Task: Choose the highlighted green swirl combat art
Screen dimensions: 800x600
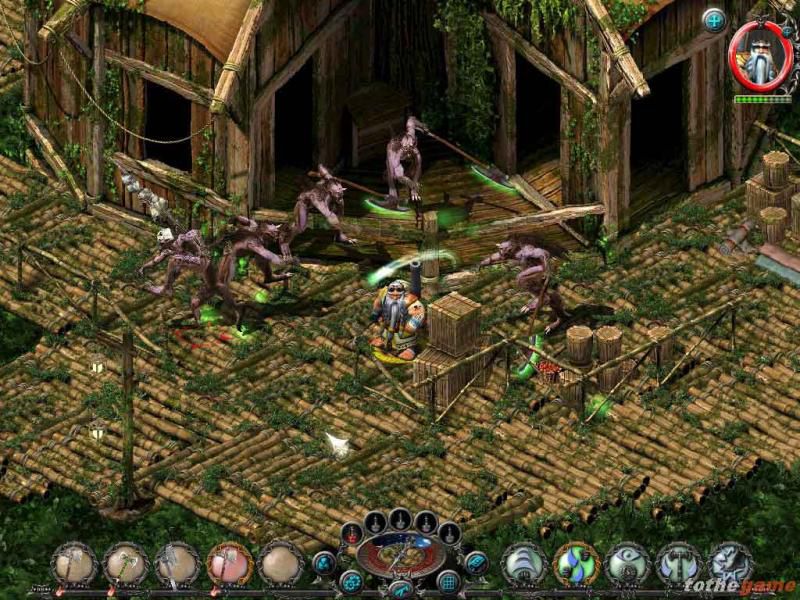Action: pos(576,563)
